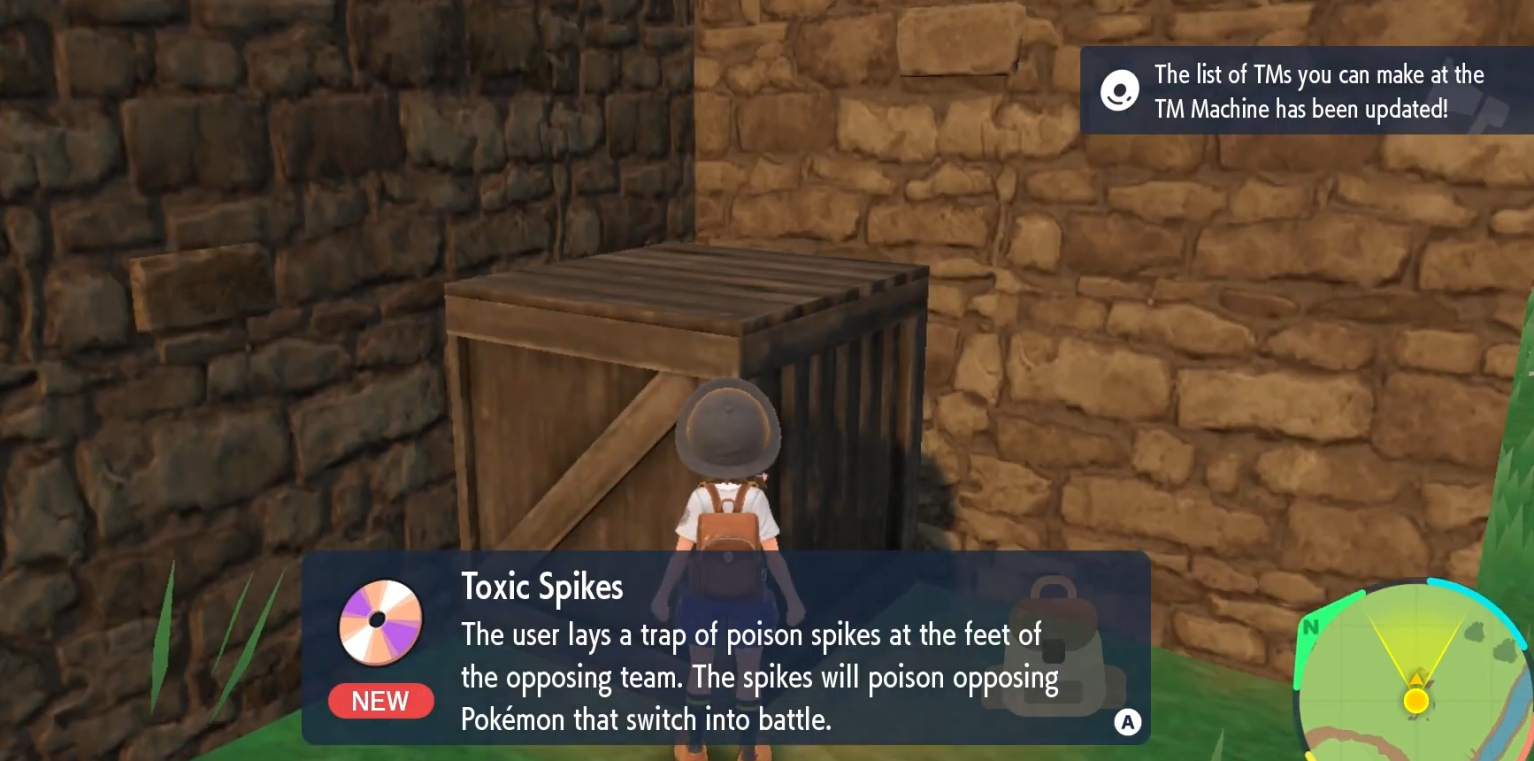Click the TM Machine update notification banner
The image size is (1534, 761).
click(x=1305, y=90)
